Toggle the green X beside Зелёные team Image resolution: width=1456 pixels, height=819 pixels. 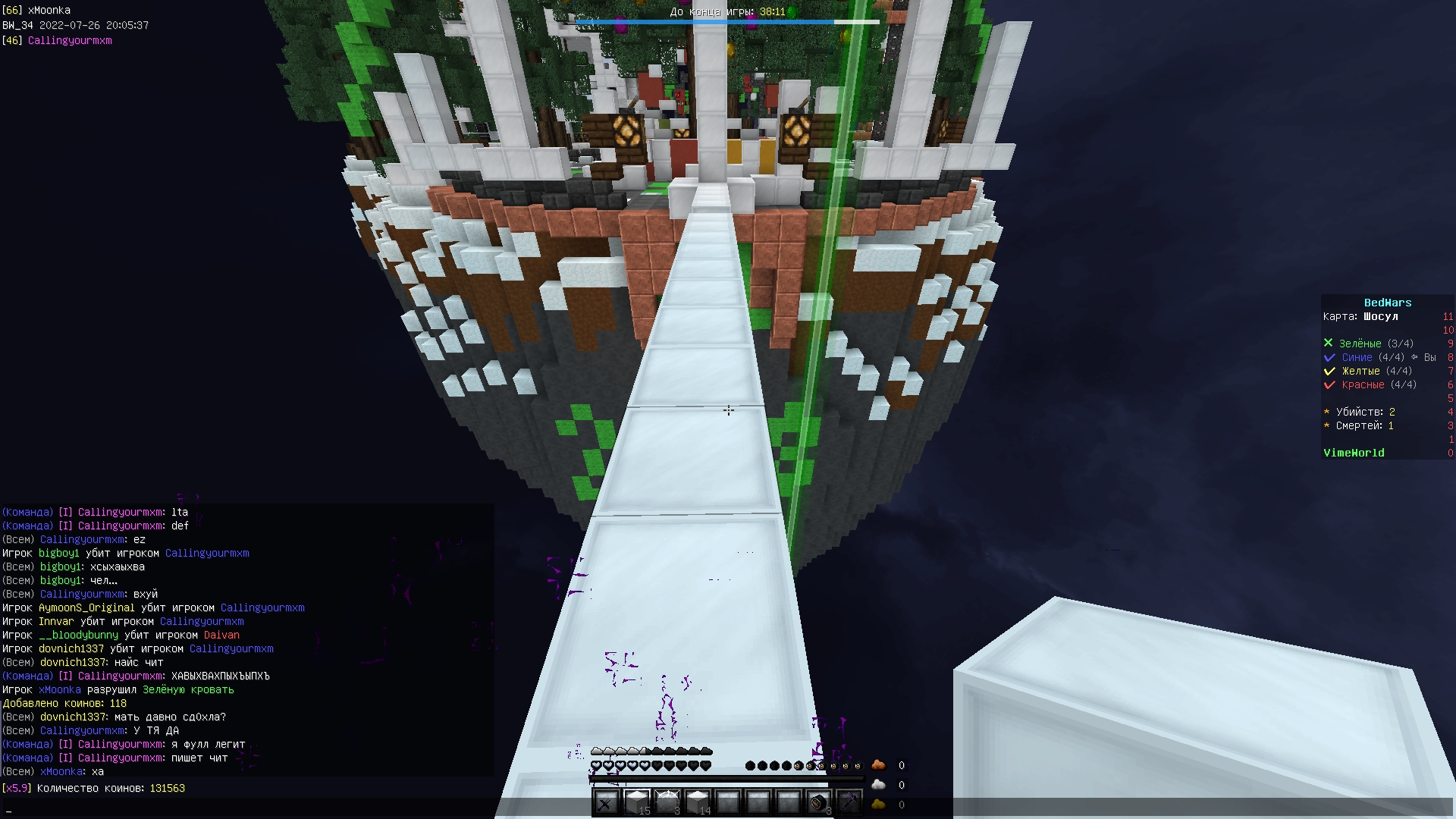click(x=1329, y=343)
